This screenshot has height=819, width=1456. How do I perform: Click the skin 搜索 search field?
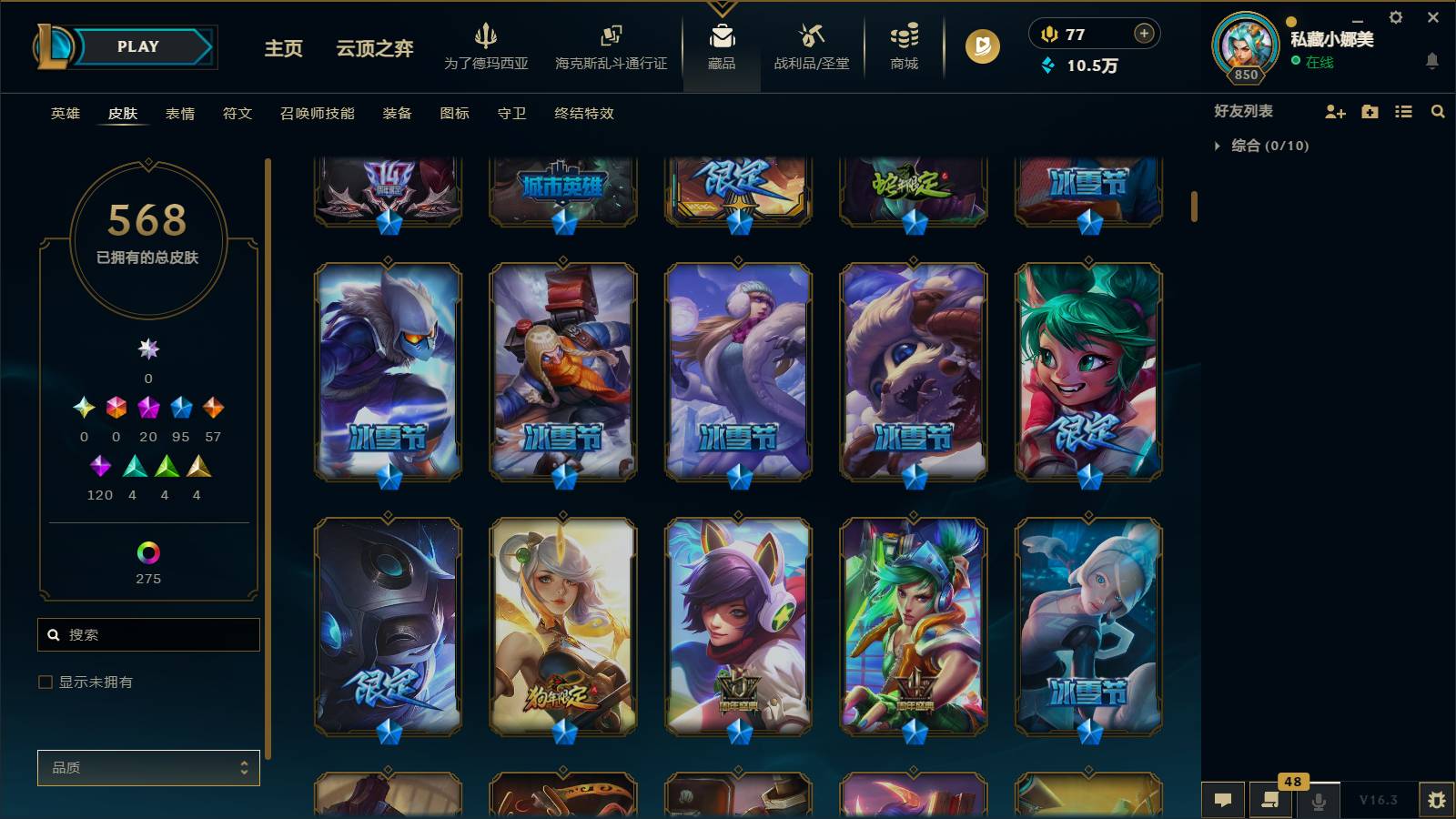[148, 634]
